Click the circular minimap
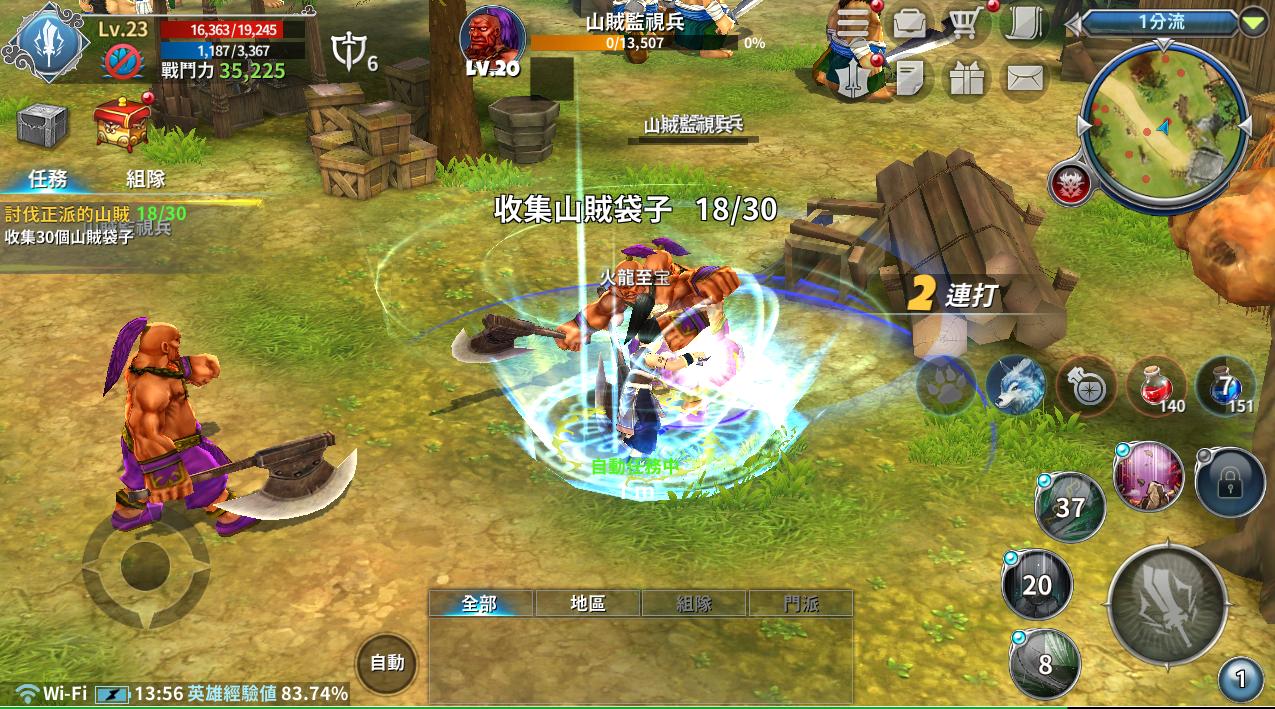 point(1164,123)
